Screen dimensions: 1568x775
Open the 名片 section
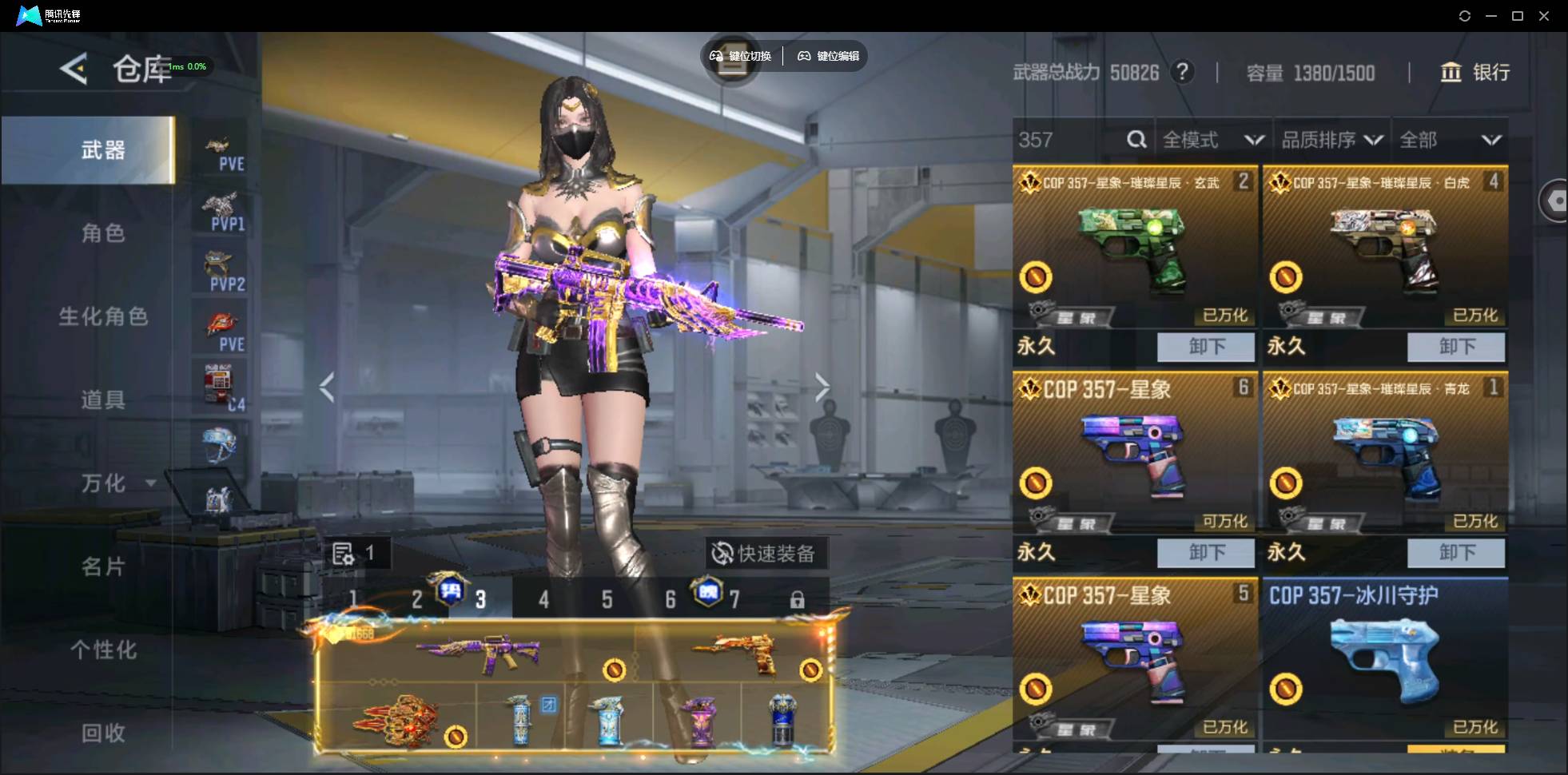click(103, 566)
